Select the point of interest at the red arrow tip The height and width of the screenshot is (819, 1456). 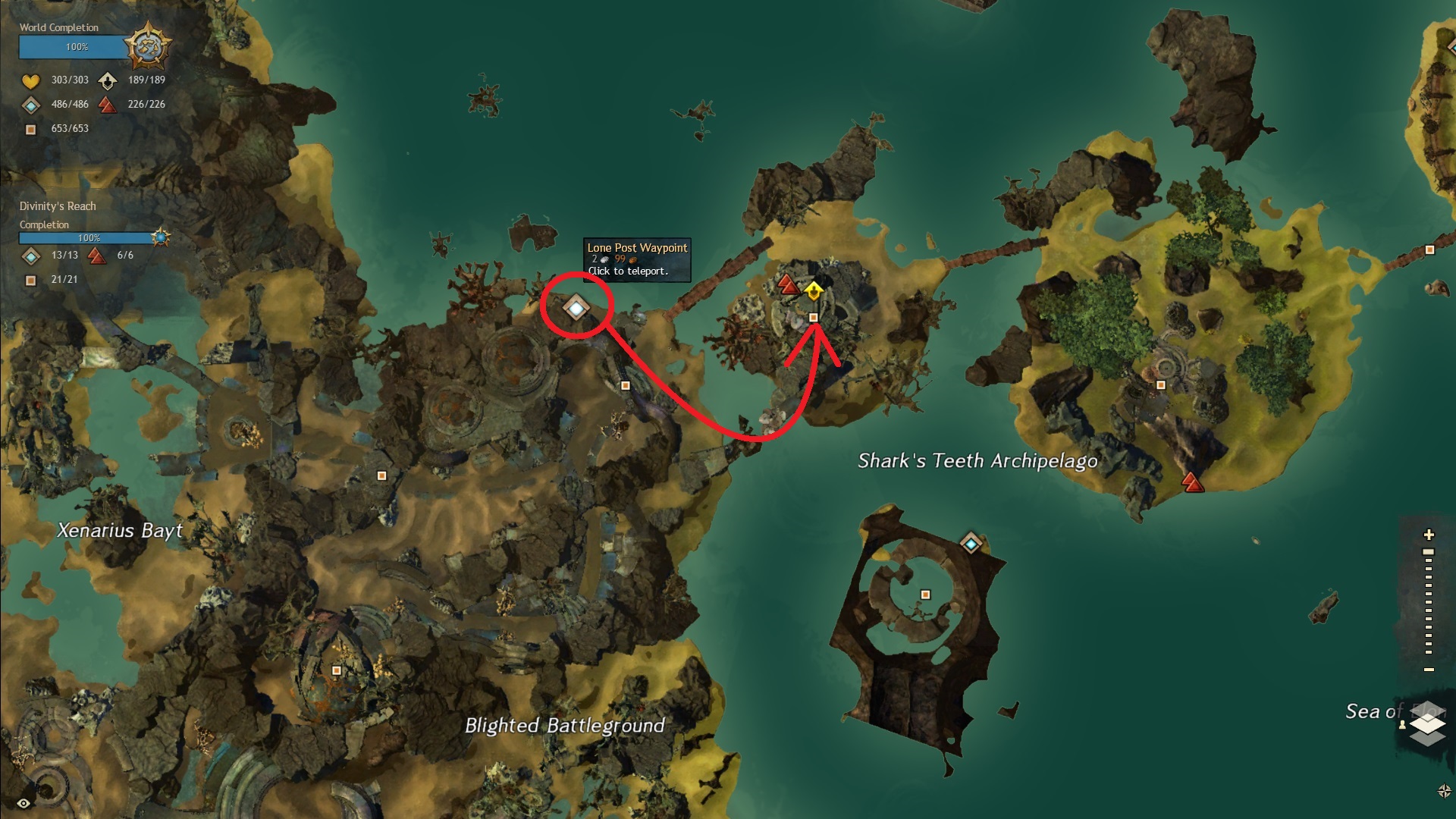click(x=814, y=318)
